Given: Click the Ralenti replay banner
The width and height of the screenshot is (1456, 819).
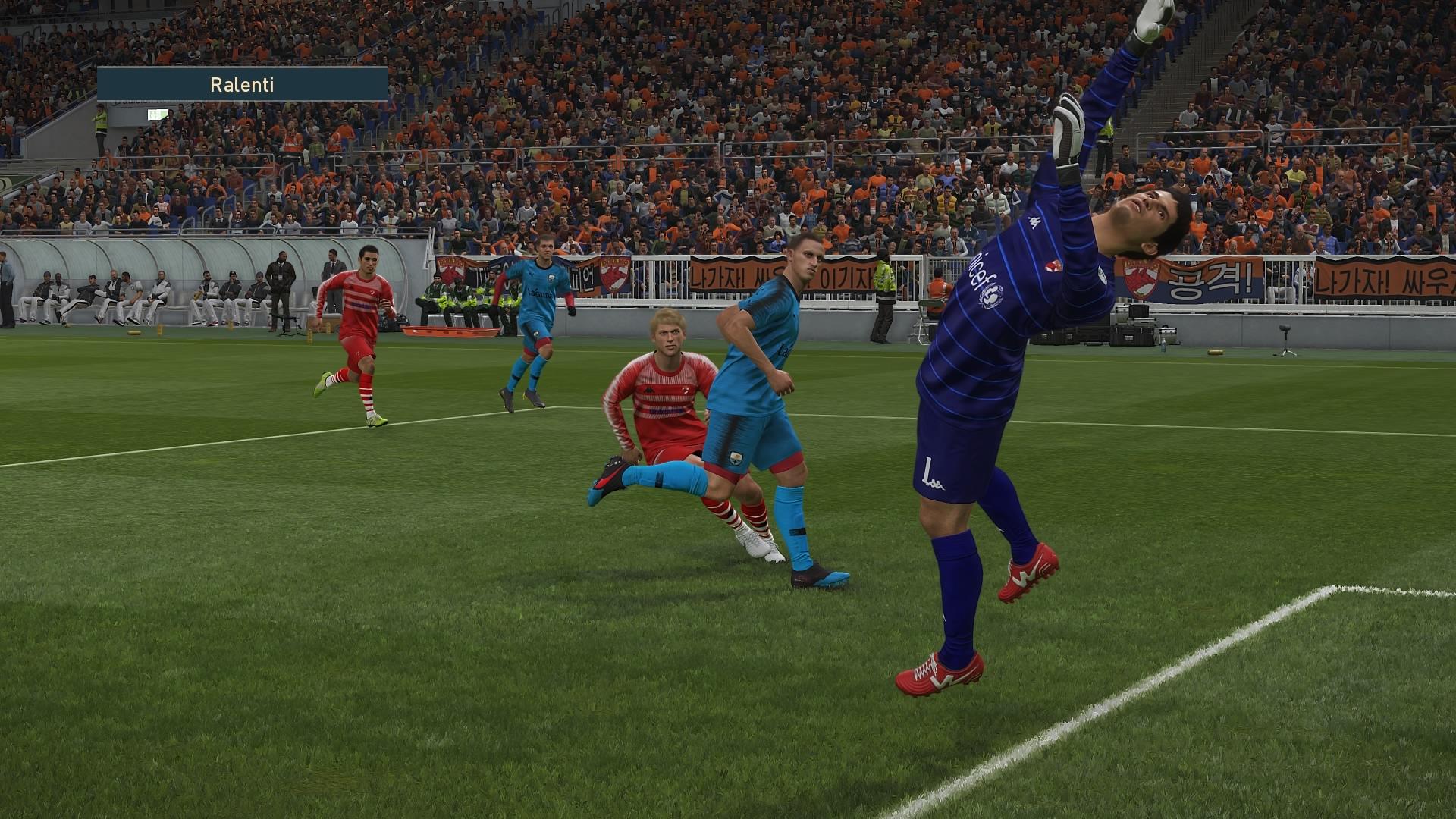Looking at the screenshot, I should 242,84.
